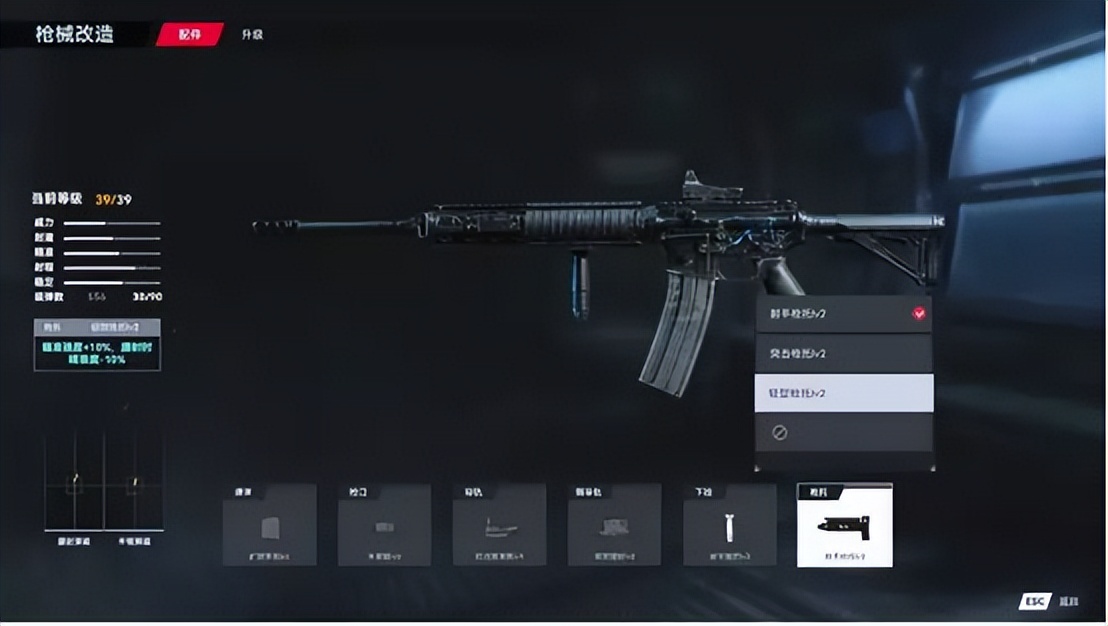This screenshot has width=1108, height=626.
Task: Select the 弹匣 (magazine) attachment slot
Action: pyautogui.click(x=269, y=525)
